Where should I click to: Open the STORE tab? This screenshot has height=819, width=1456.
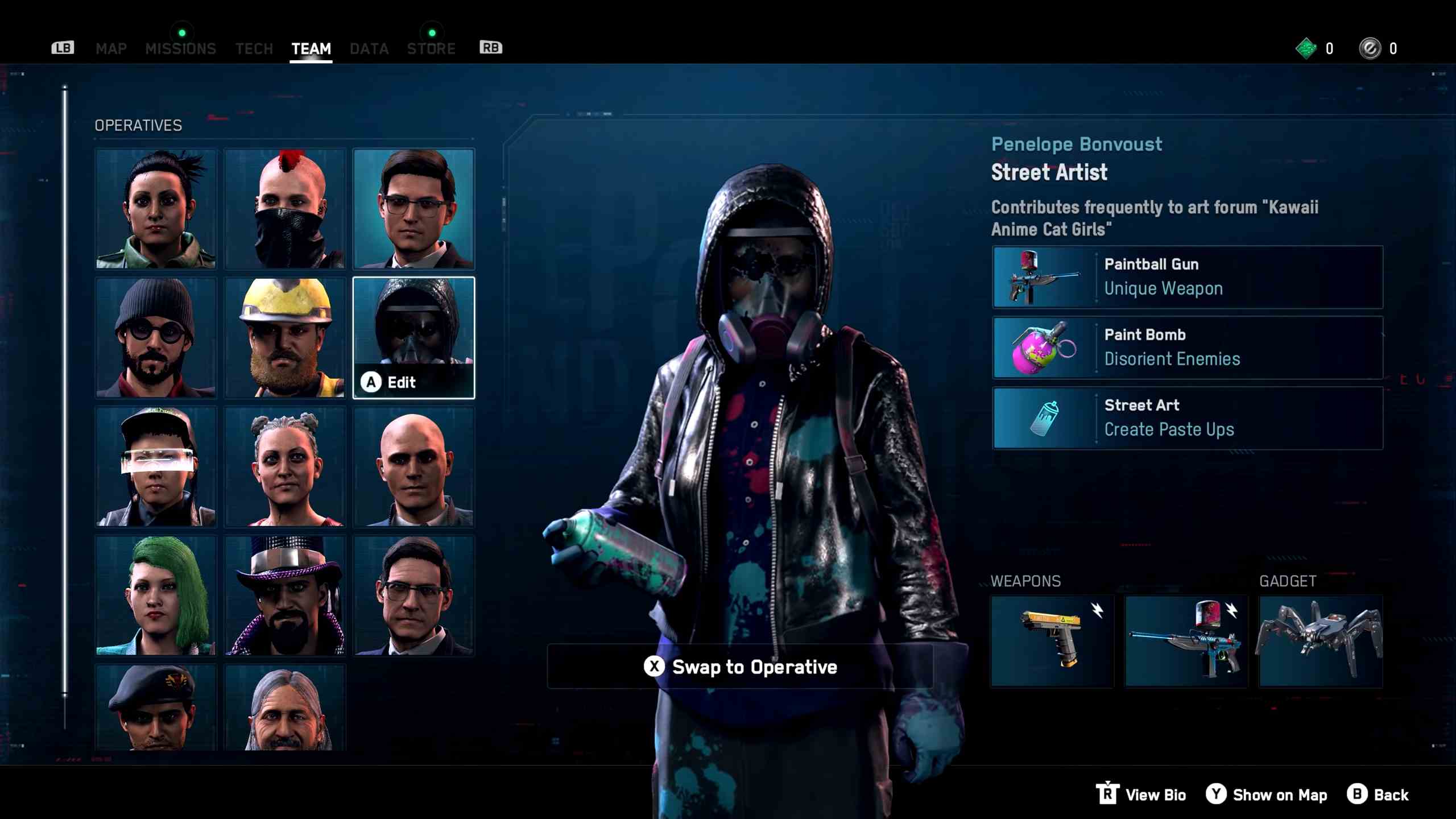(x=431, y=48)
